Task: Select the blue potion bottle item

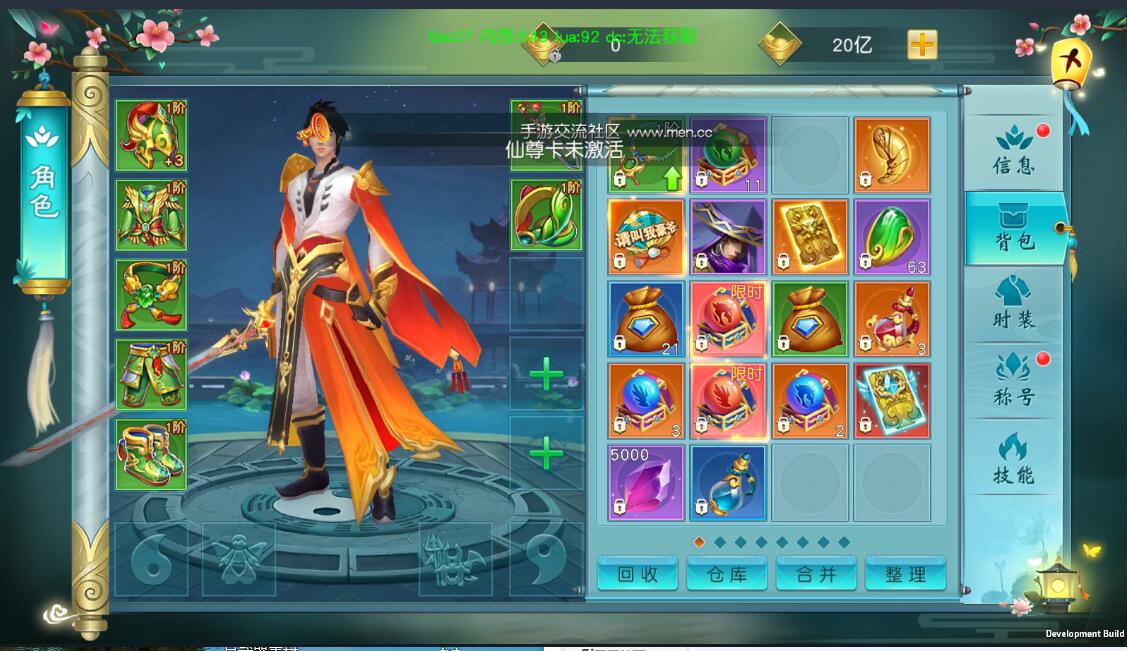Action: 728,482
